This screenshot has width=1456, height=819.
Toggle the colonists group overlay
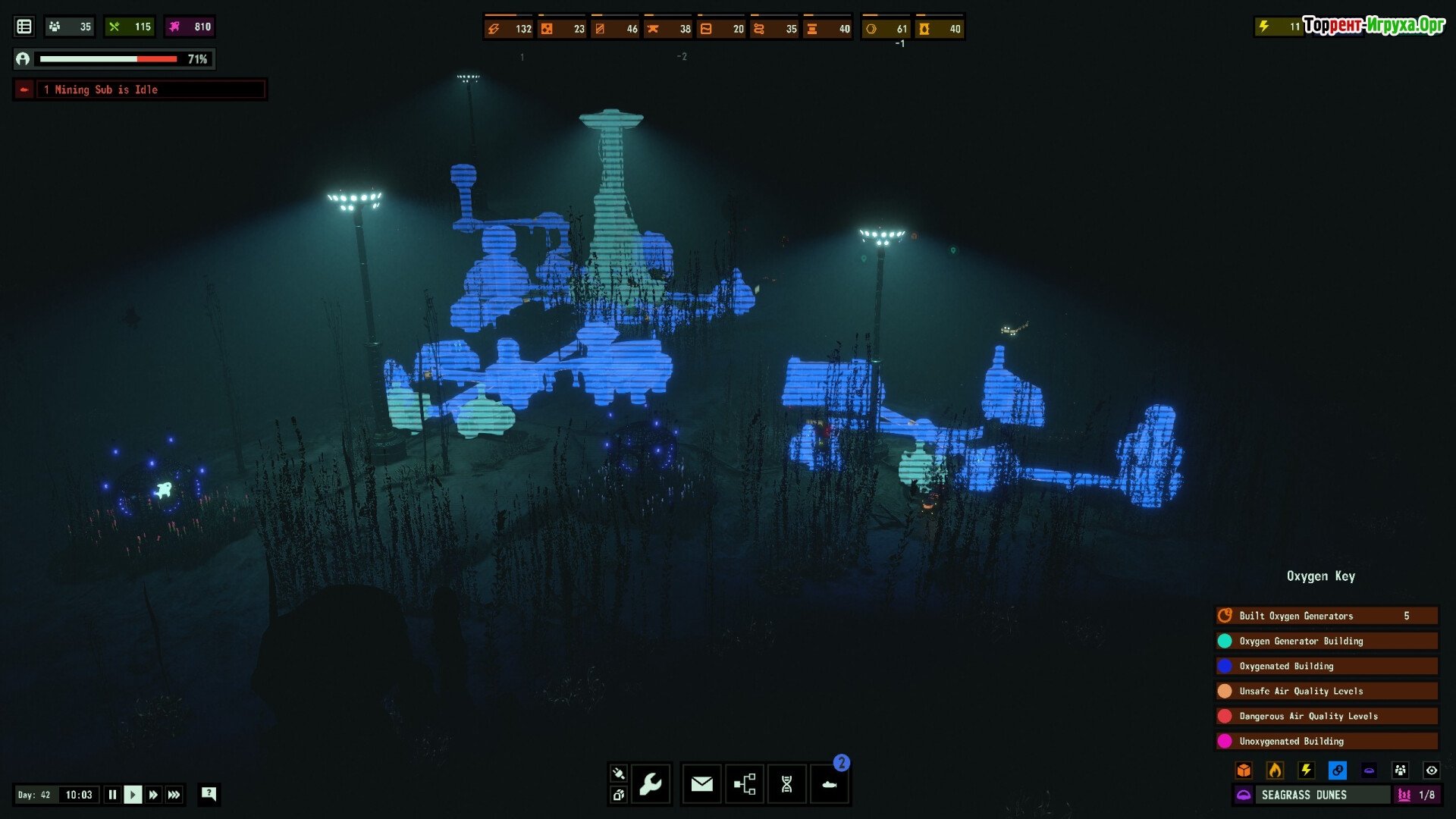1400,770
